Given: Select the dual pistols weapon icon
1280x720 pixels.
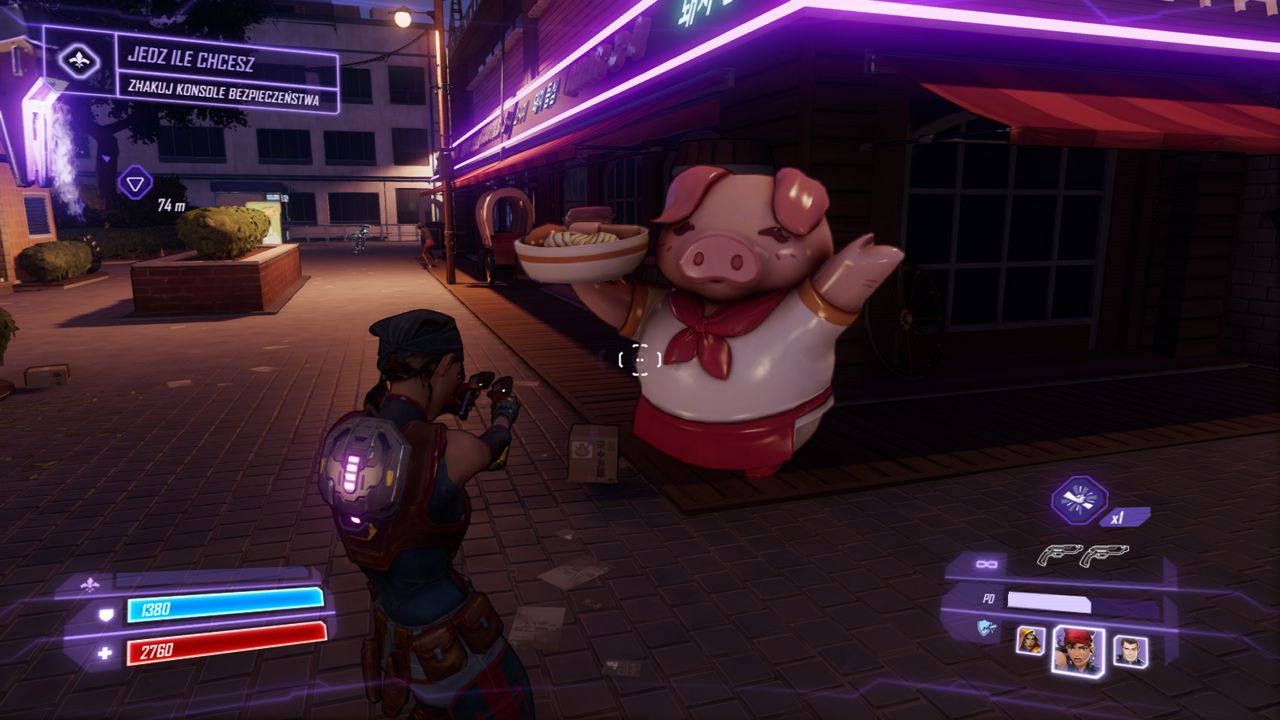Looking at the screenshot, I should pos(1082,555).
